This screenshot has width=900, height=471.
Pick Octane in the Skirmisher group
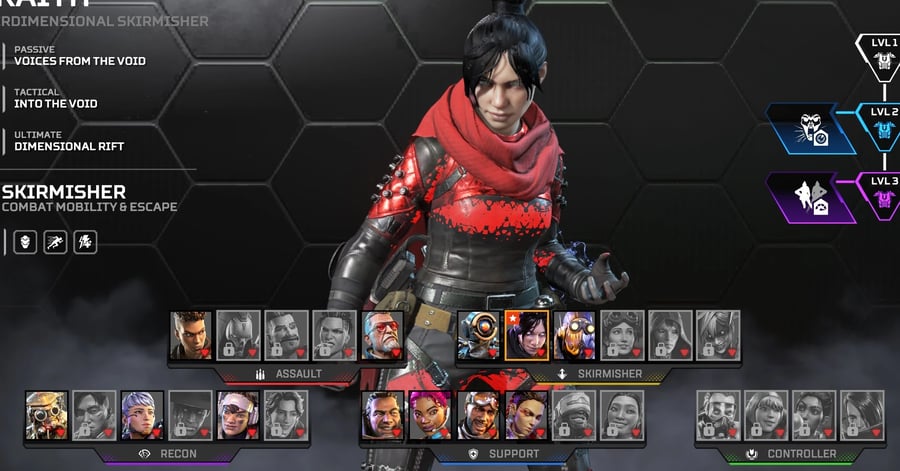point(573,335)
